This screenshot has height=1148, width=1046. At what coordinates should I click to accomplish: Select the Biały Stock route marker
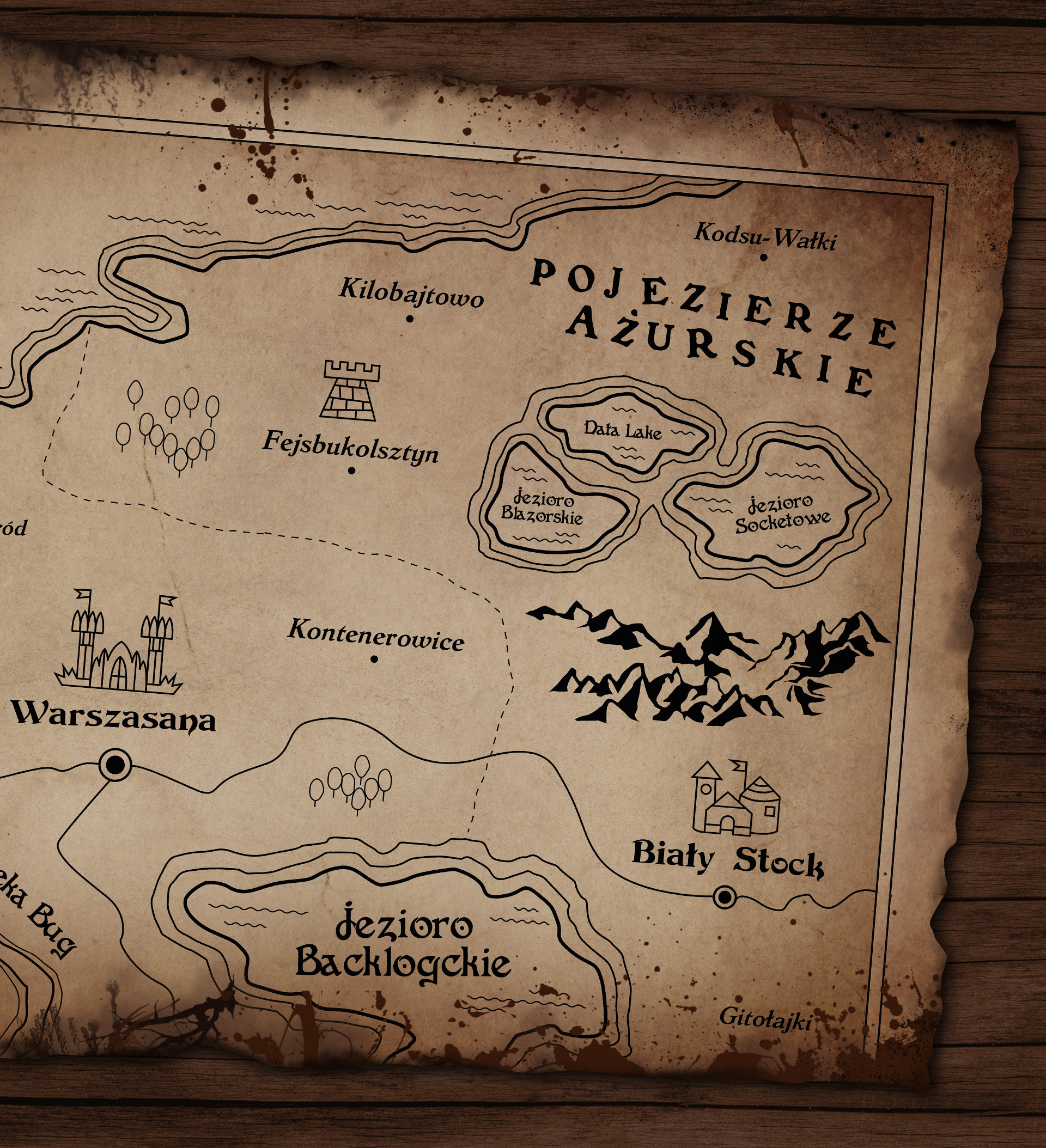pos(724,897)
